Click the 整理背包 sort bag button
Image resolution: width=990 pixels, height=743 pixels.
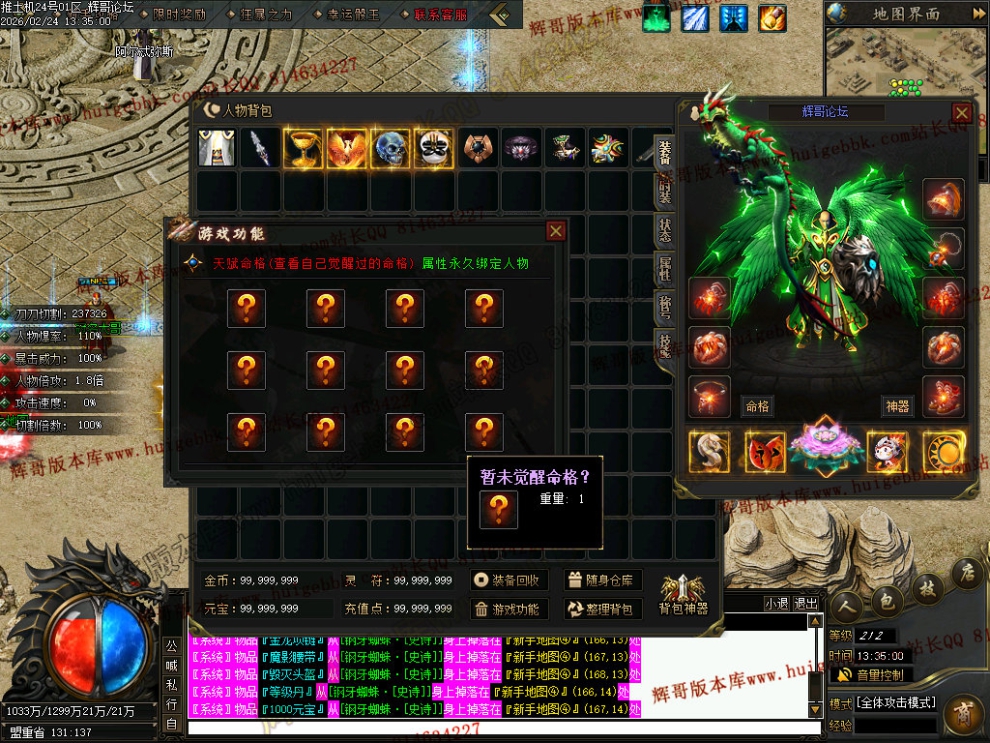pyautogui.click(x=602, y=609)
